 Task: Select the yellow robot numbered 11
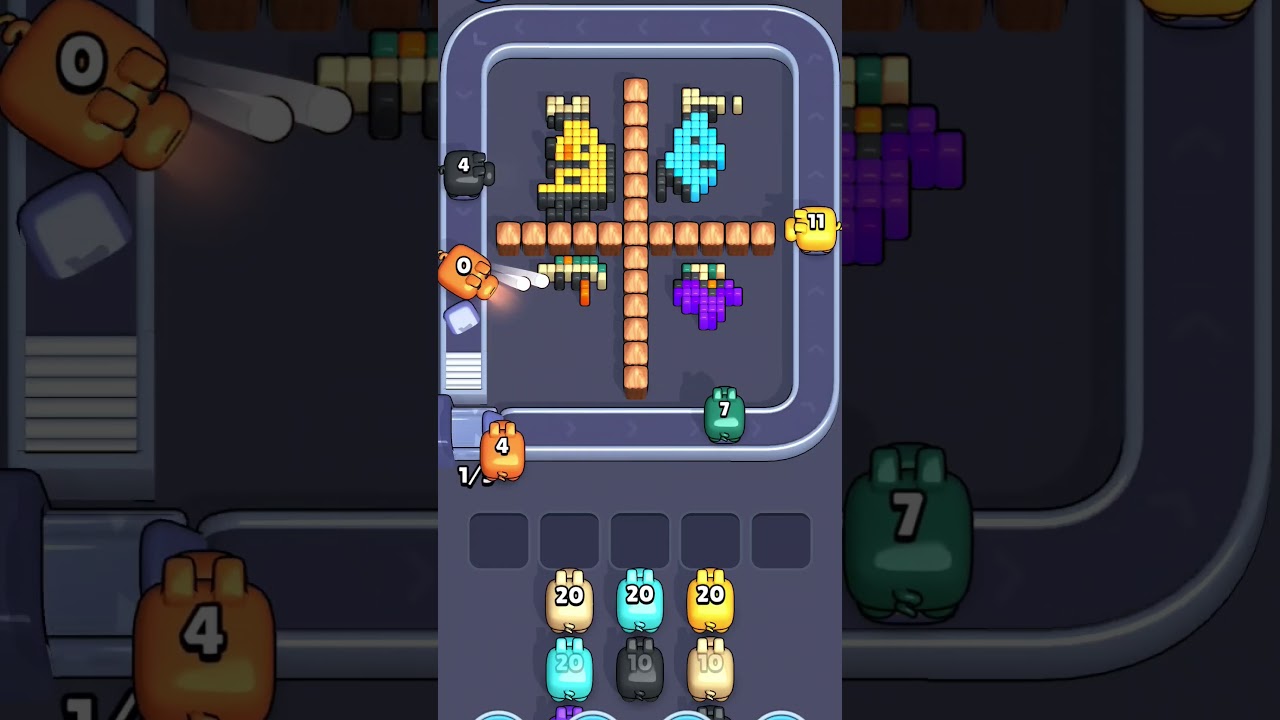coord(816,227)
